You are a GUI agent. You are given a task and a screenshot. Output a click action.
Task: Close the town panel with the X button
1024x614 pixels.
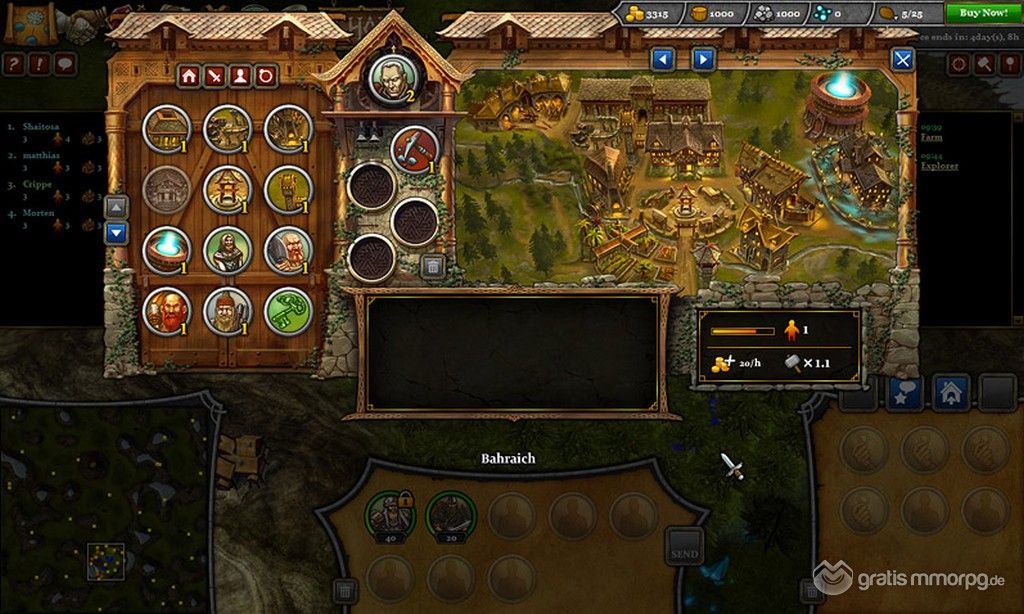point(903,60)
